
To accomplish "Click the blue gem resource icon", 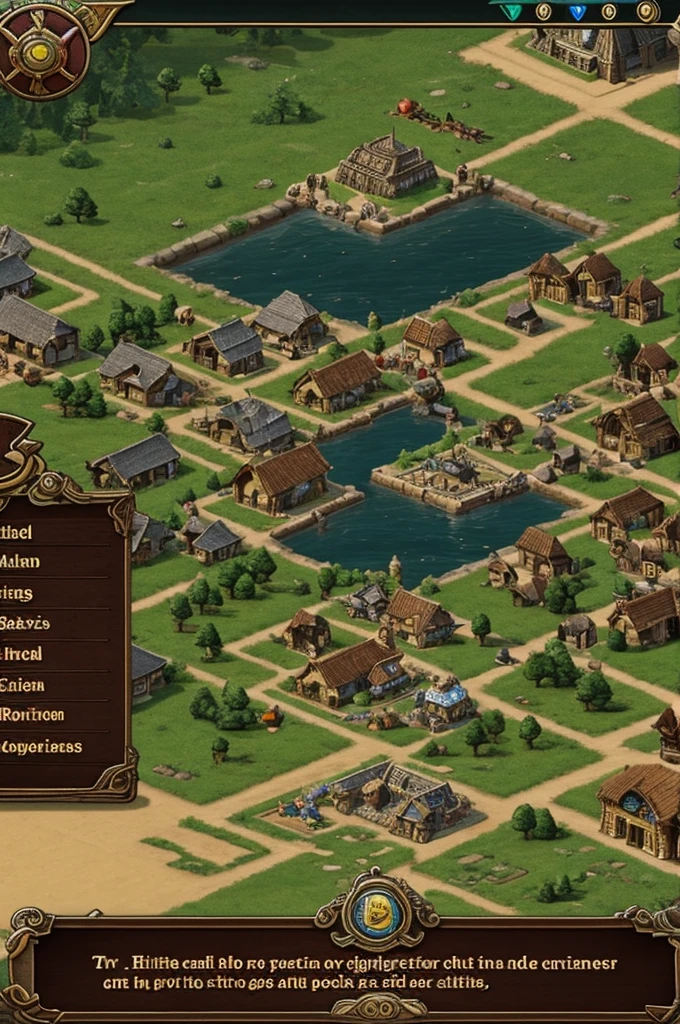I will pyautogui.click(x=577, y=12).
